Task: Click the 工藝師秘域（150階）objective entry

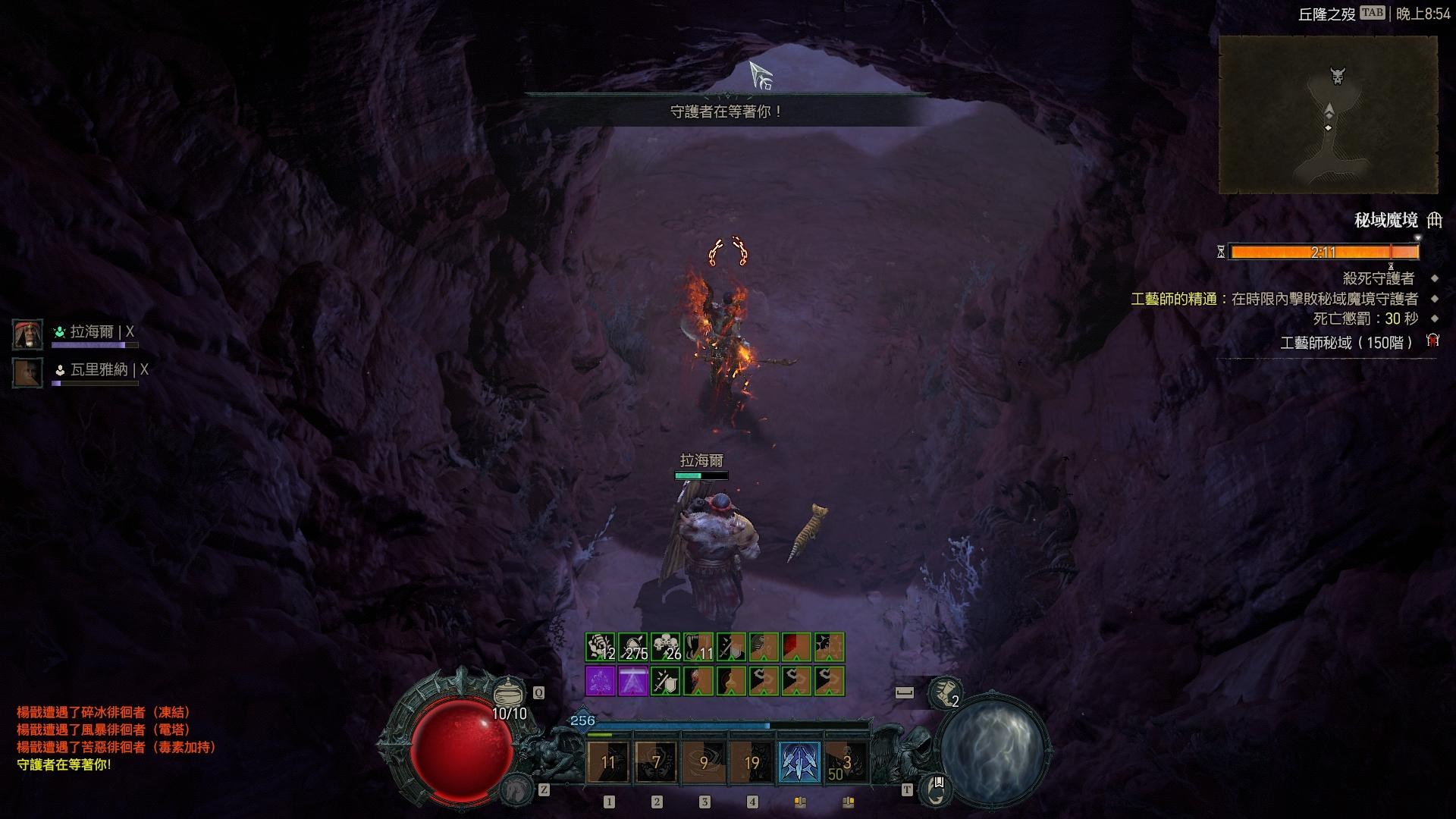Action: point(1346,343)
